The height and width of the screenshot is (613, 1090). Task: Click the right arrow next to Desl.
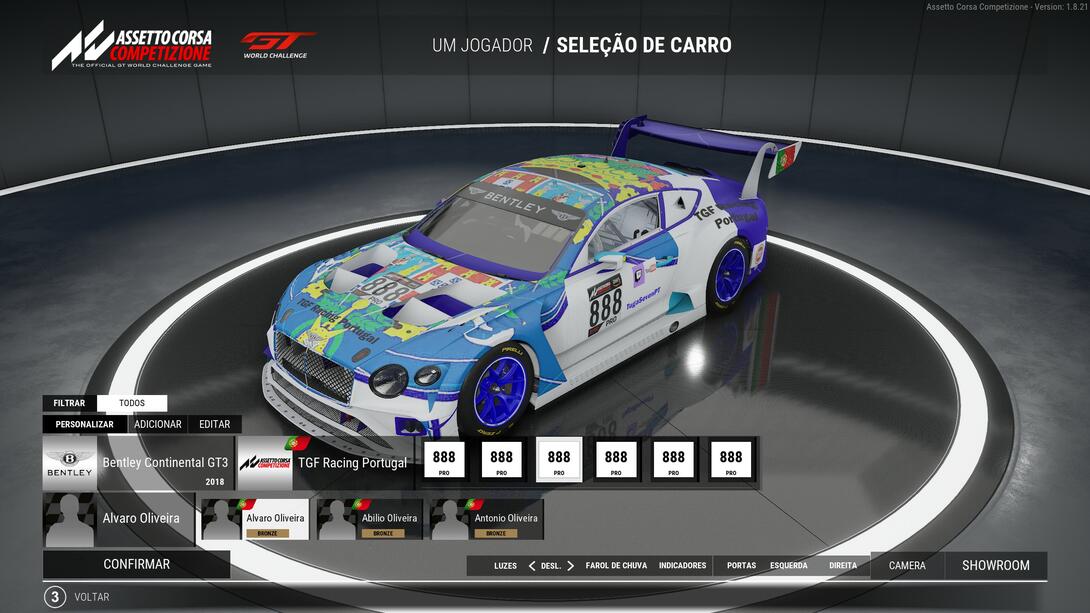[571, 566]
